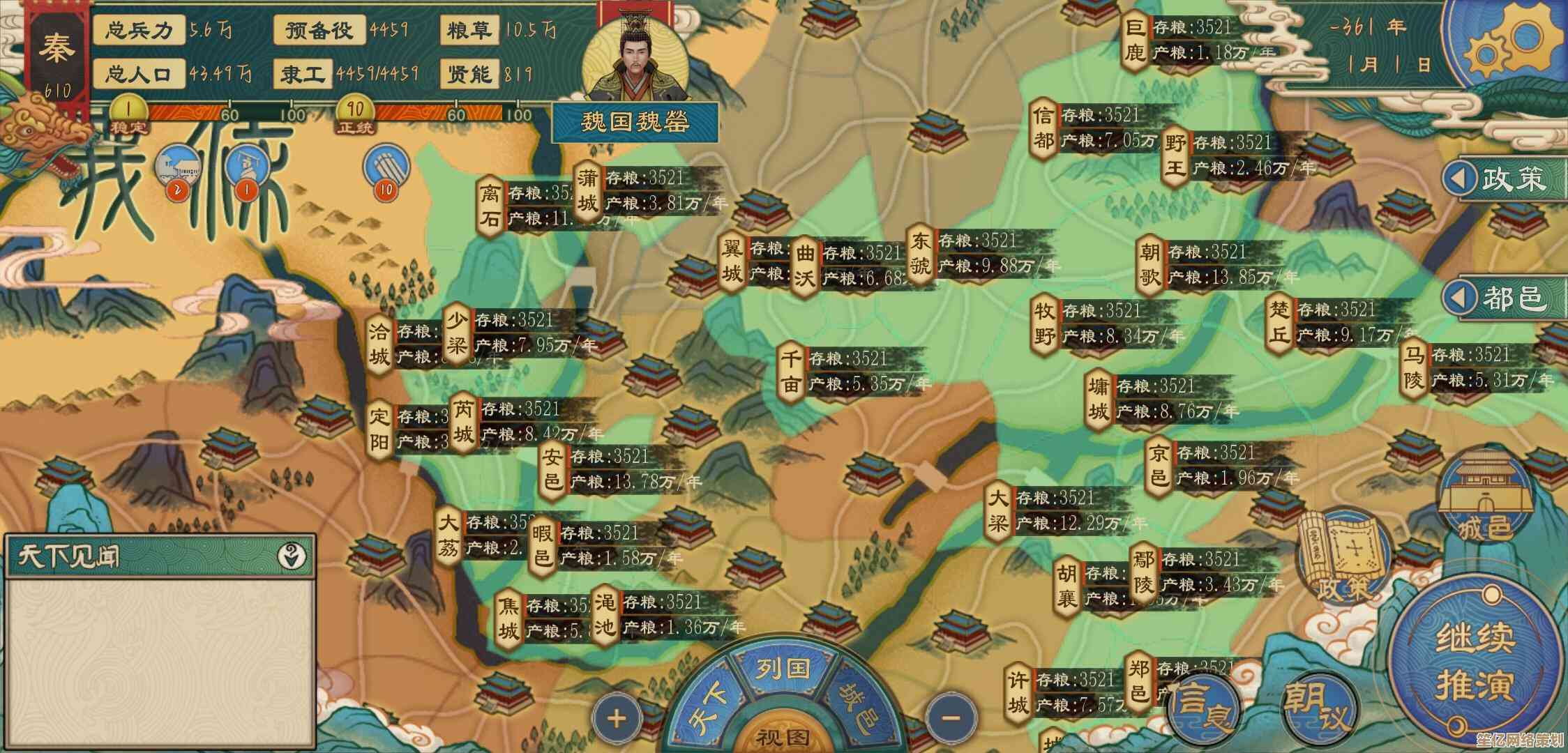1568x753 pixels.
Task: Switch to the 列国 map view
Action: (783, 669)
